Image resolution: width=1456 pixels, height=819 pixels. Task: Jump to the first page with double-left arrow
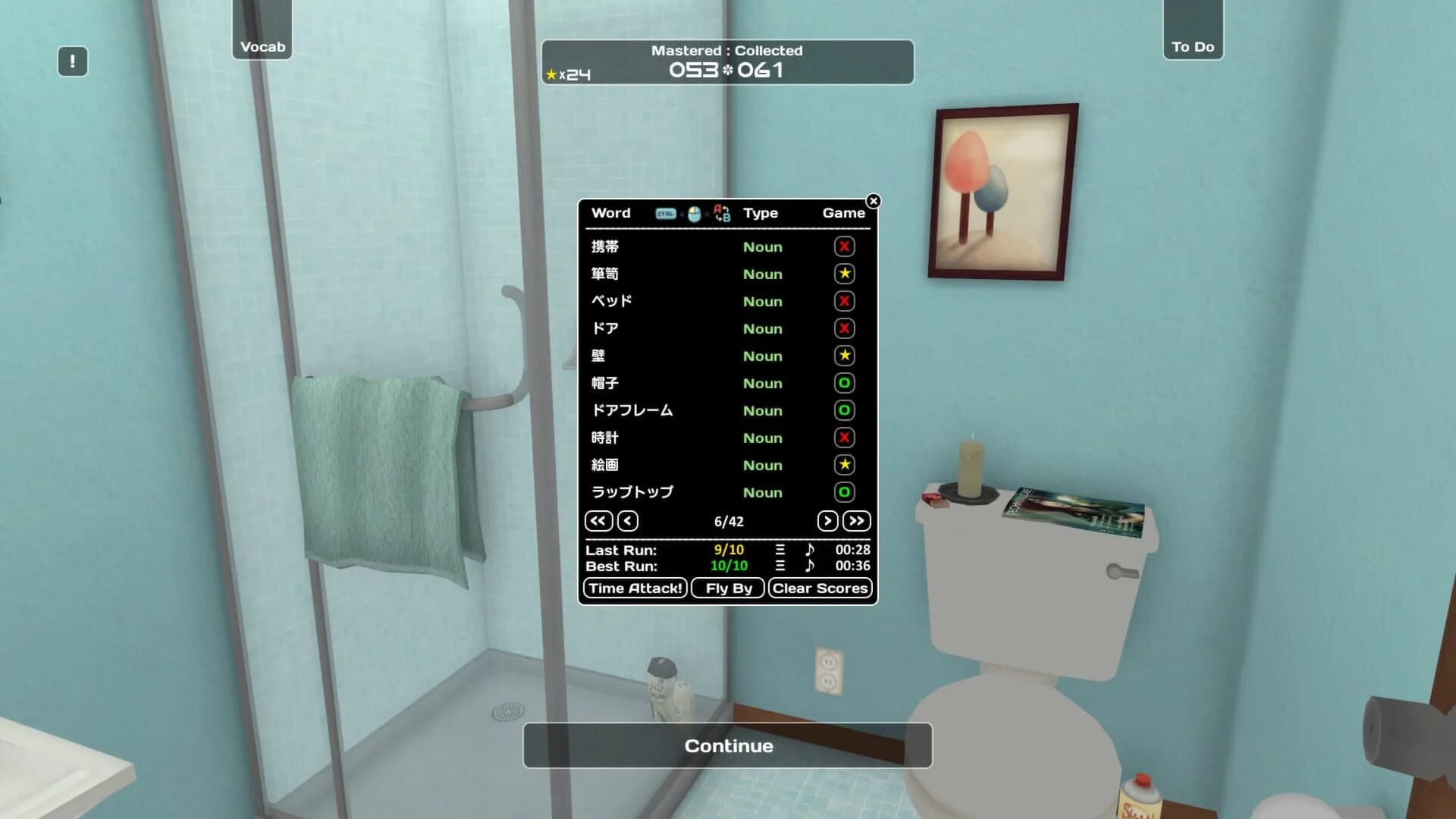point(598,521)
